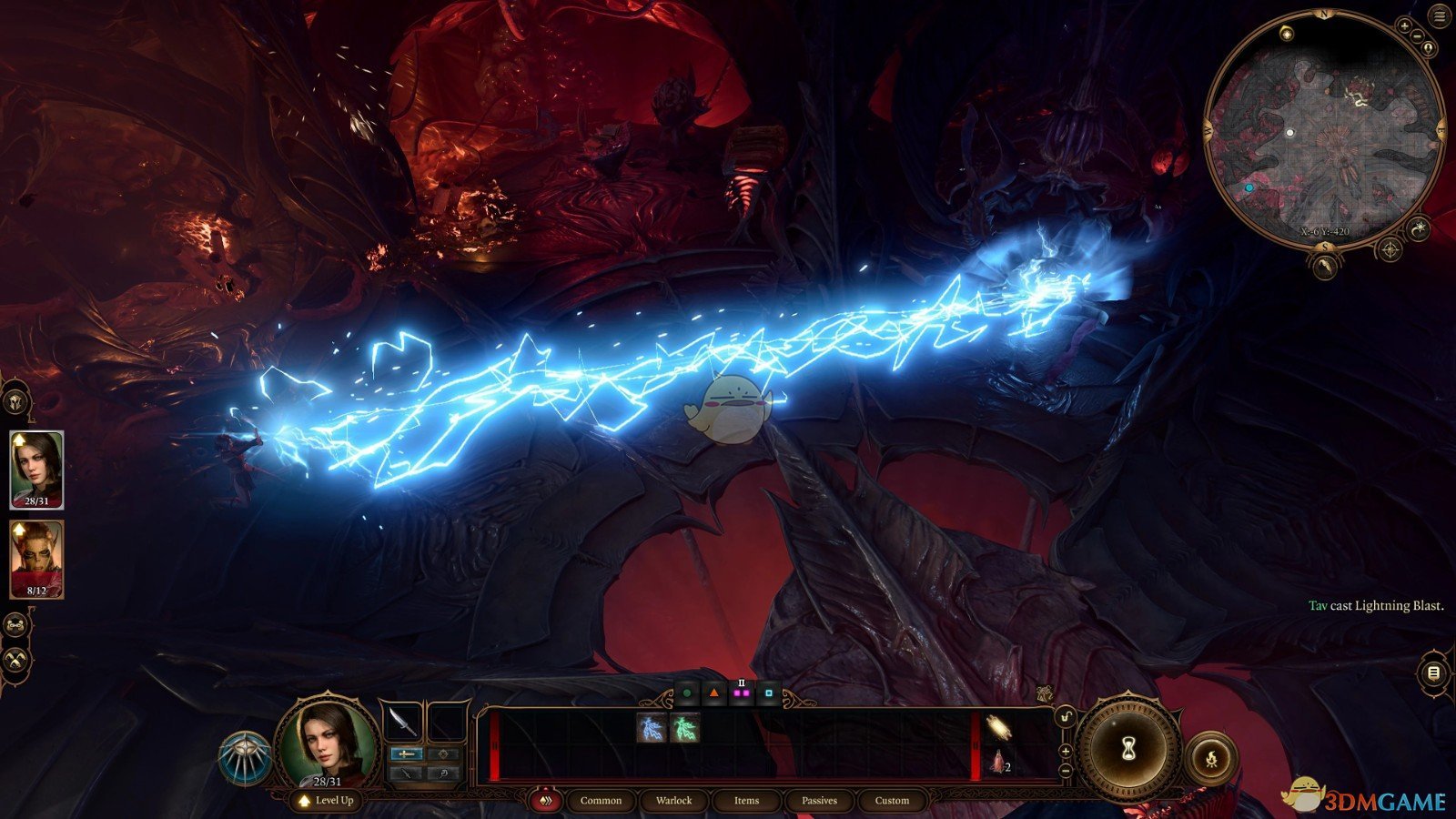Image resolution: width=1456 pixels, height=819 pixels.
Task: Activate the green lightning spell icon
Action: pyautogui.click(x=684, y=728)
